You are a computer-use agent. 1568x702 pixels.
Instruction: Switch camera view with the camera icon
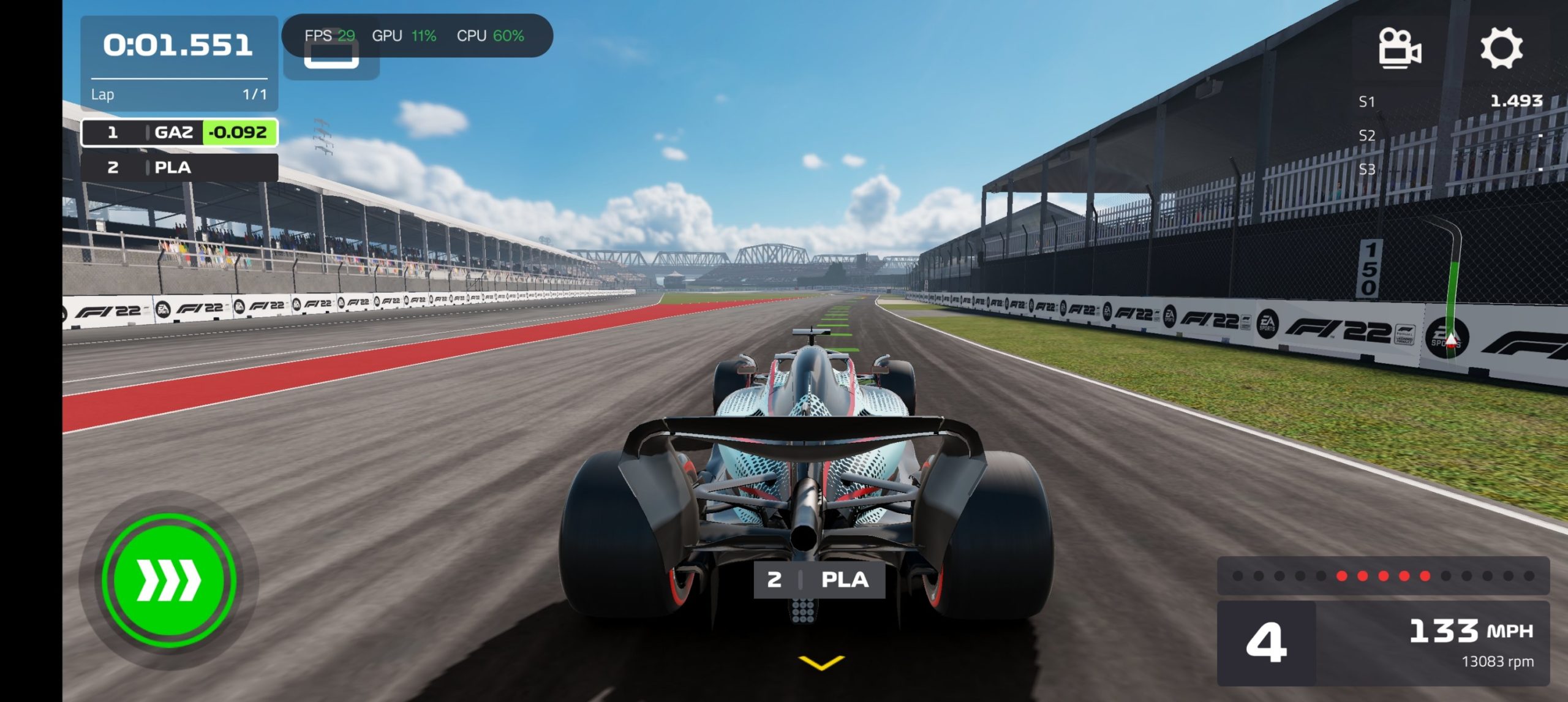coord(1399,48)
